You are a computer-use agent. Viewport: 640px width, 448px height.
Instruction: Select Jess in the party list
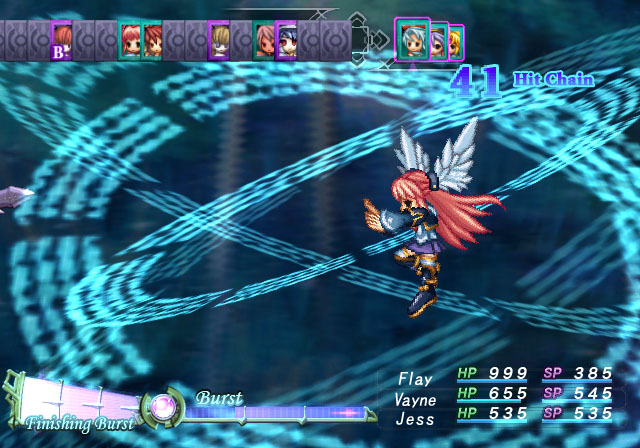415,419
